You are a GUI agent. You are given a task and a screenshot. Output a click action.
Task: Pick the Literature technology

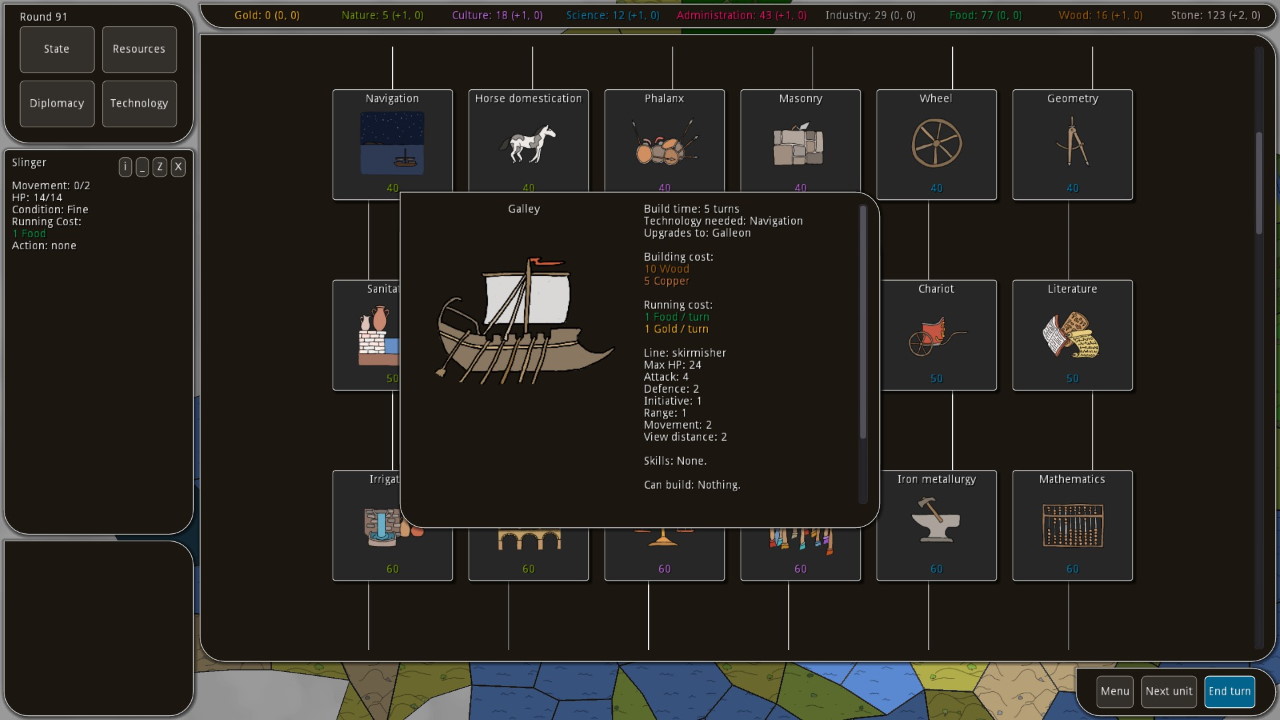1072,335
